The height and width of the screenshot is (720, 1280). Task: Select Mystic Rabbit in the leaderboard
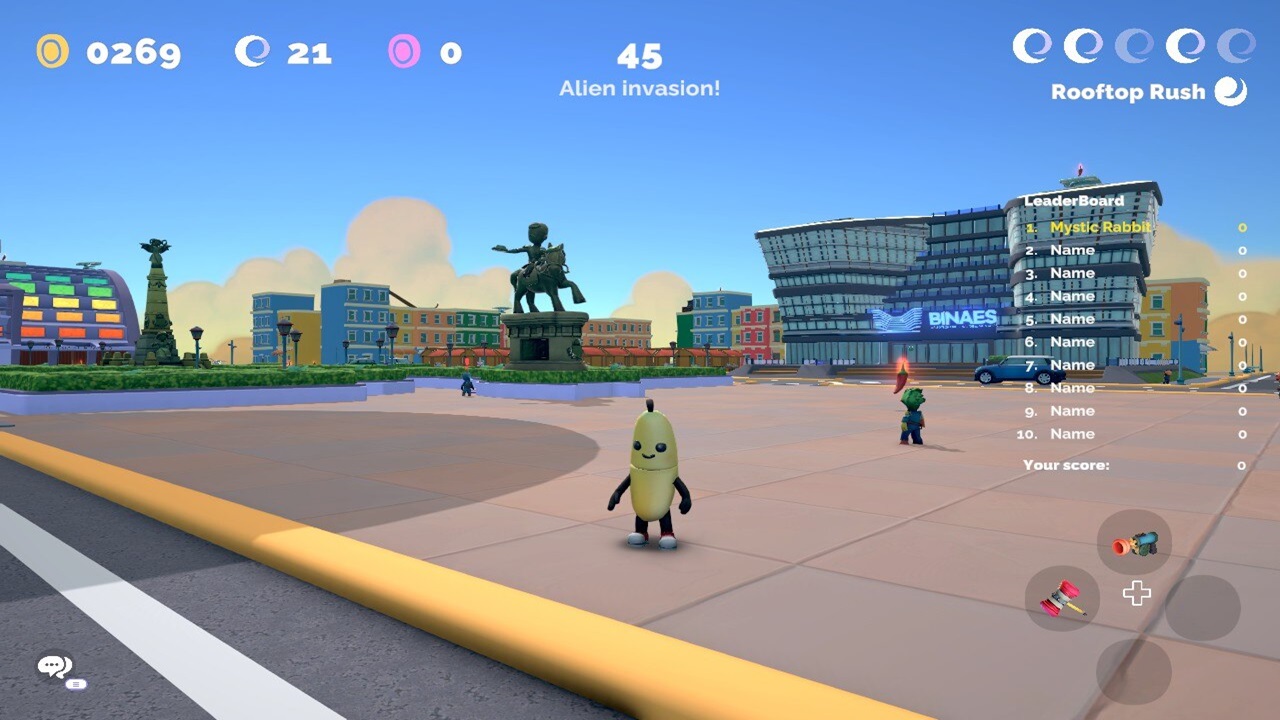click(1100, 227)
